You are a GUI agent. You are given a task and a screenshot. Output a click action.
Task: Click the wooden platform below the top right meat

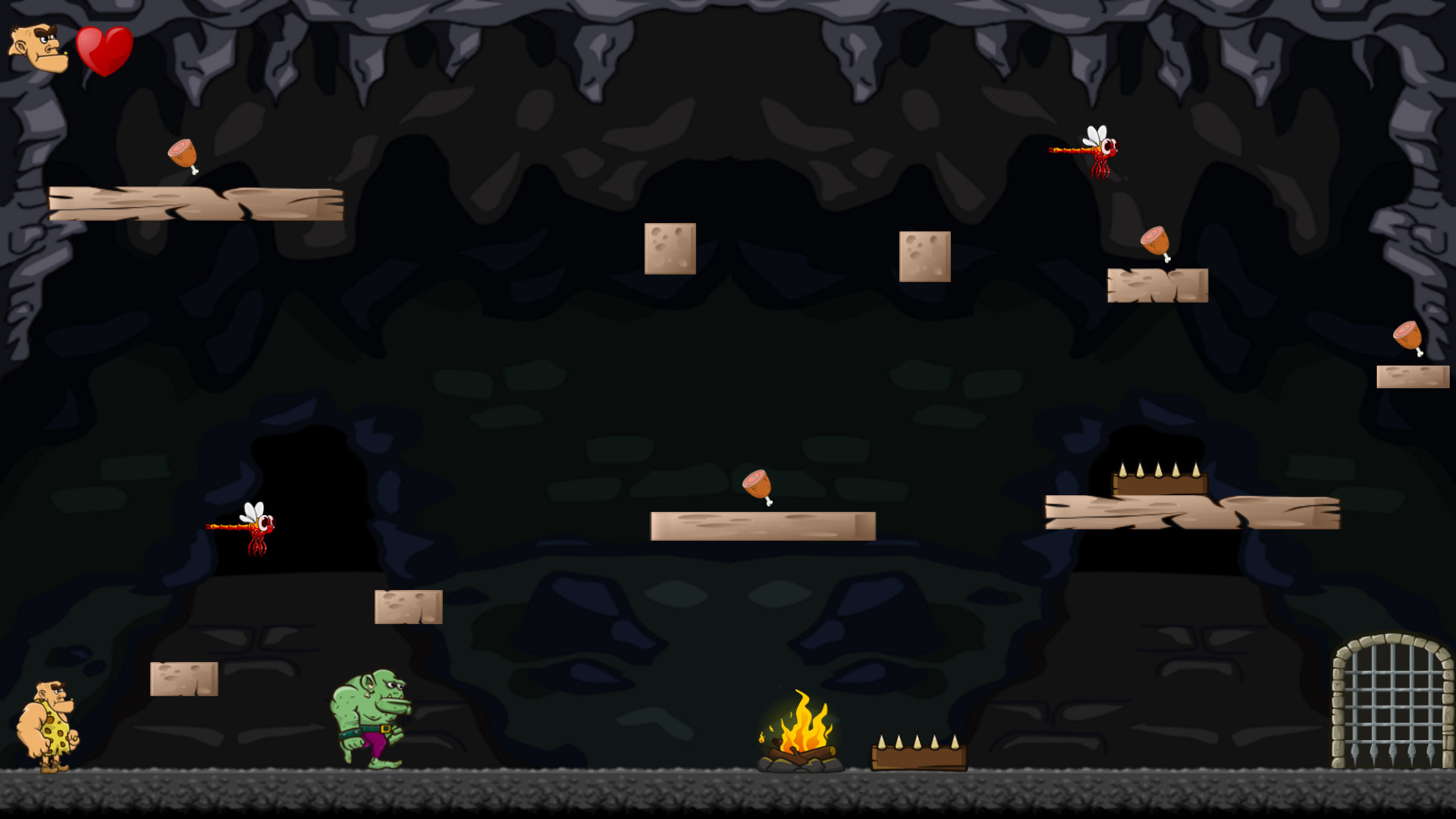[x=1158, y=287]
